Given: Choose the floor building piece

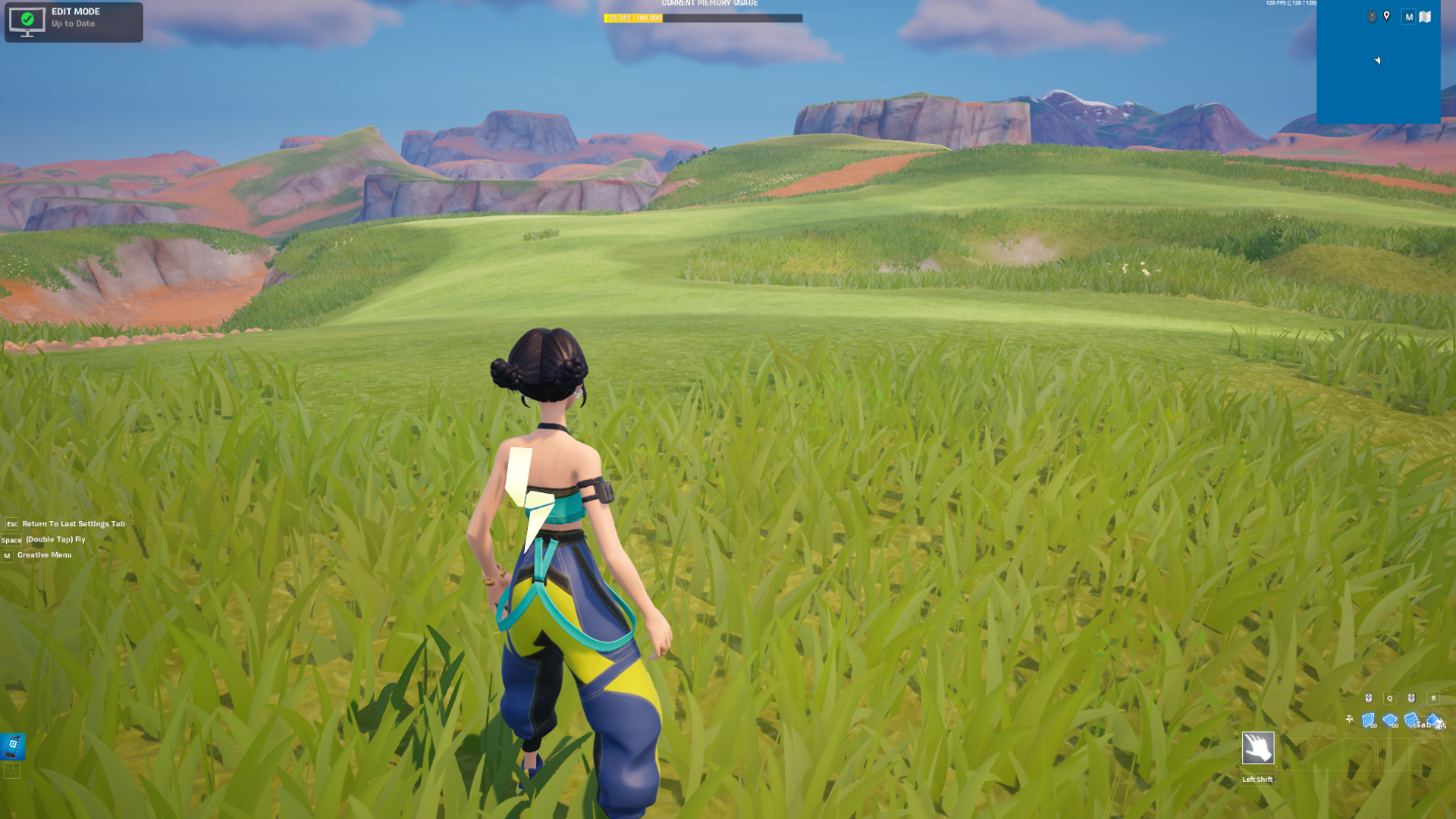Looking at the screenshot, I should pos(1389,720).
